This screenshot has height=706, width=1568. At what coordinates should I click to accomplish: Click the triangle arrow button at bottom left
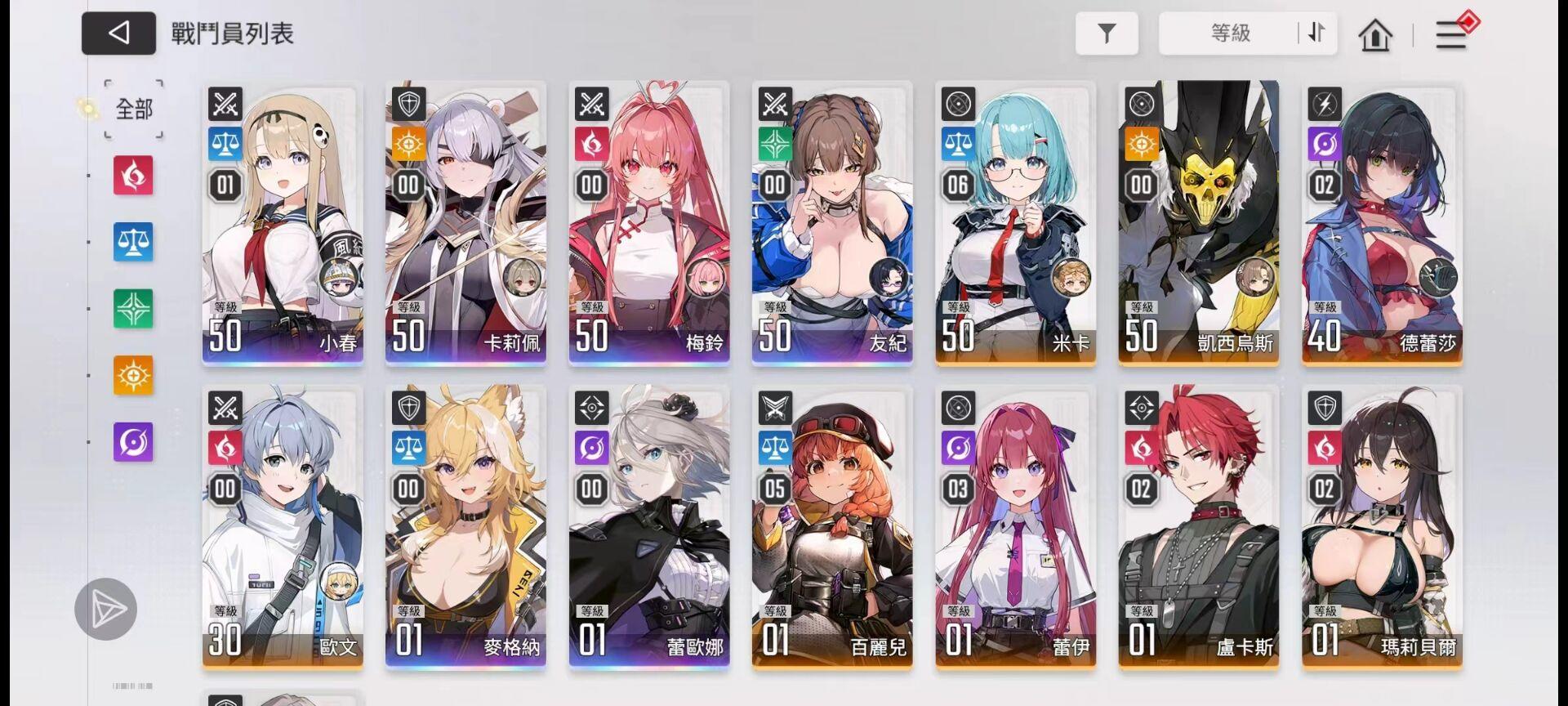106,609
